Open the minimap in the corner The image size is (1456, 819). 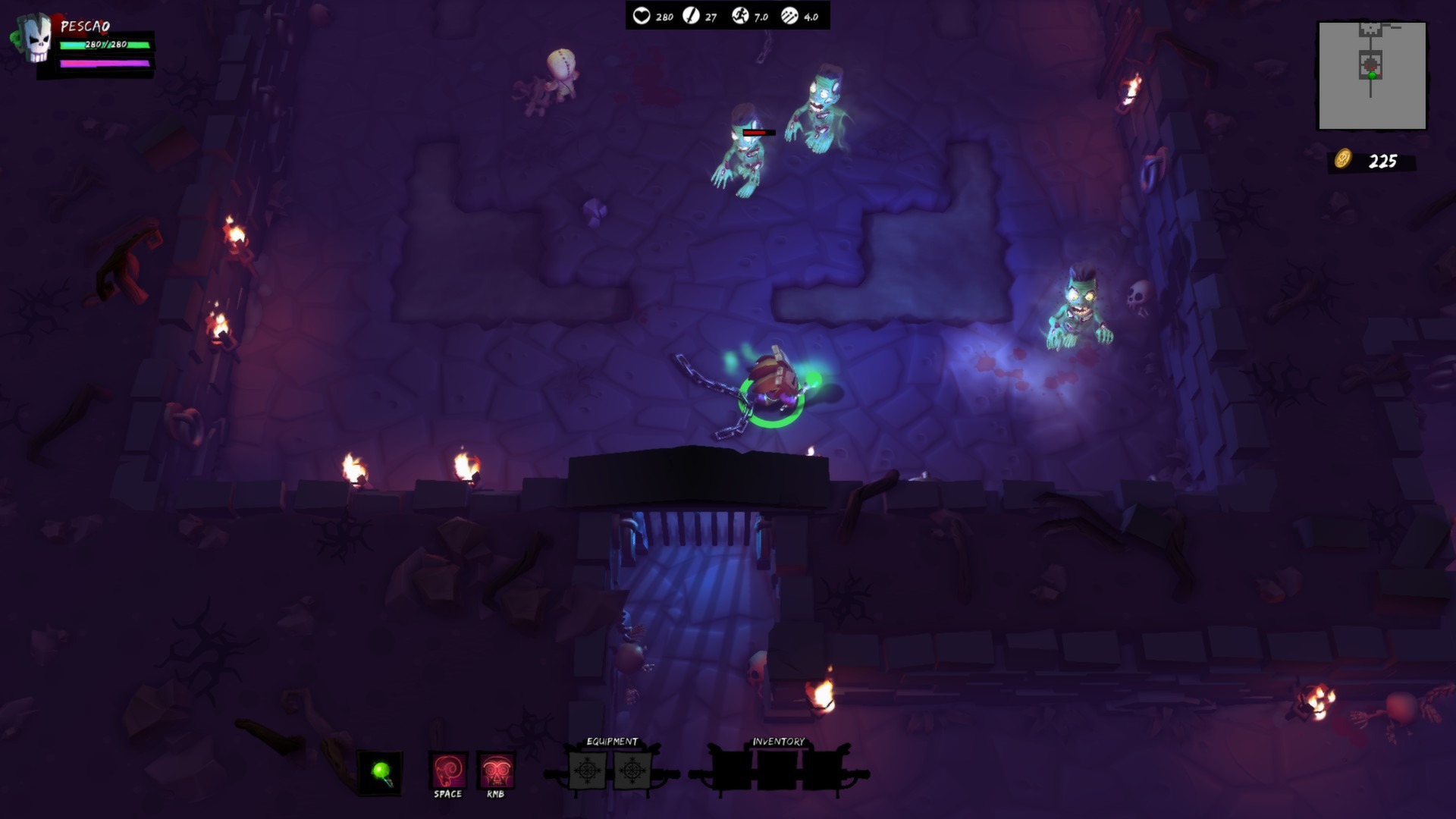tap(1370, 74)
